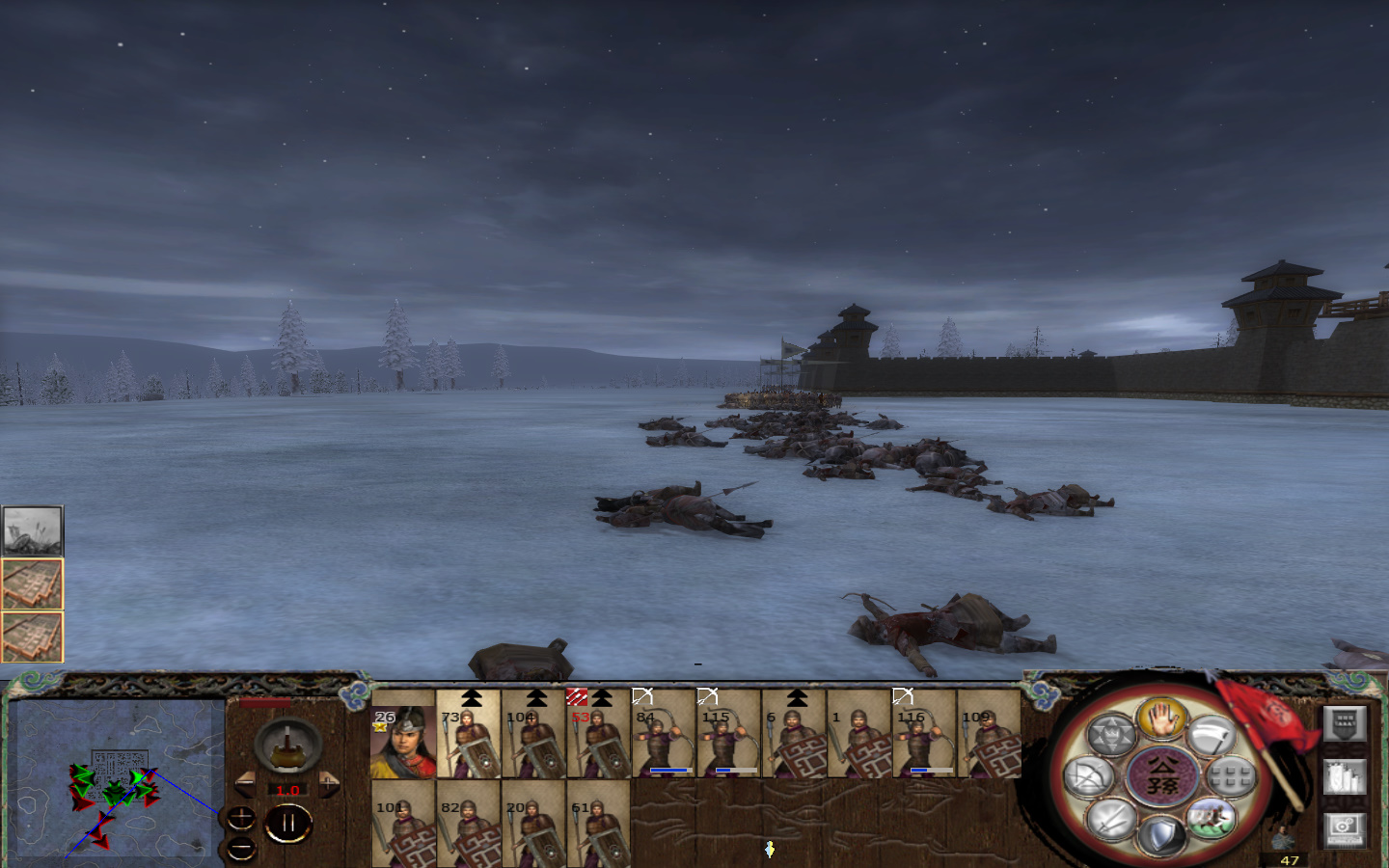Toggle skirmish mode with the running-cavalry icon
Viewport: 1389px width, 868px height.
[x=1213, y=818]
